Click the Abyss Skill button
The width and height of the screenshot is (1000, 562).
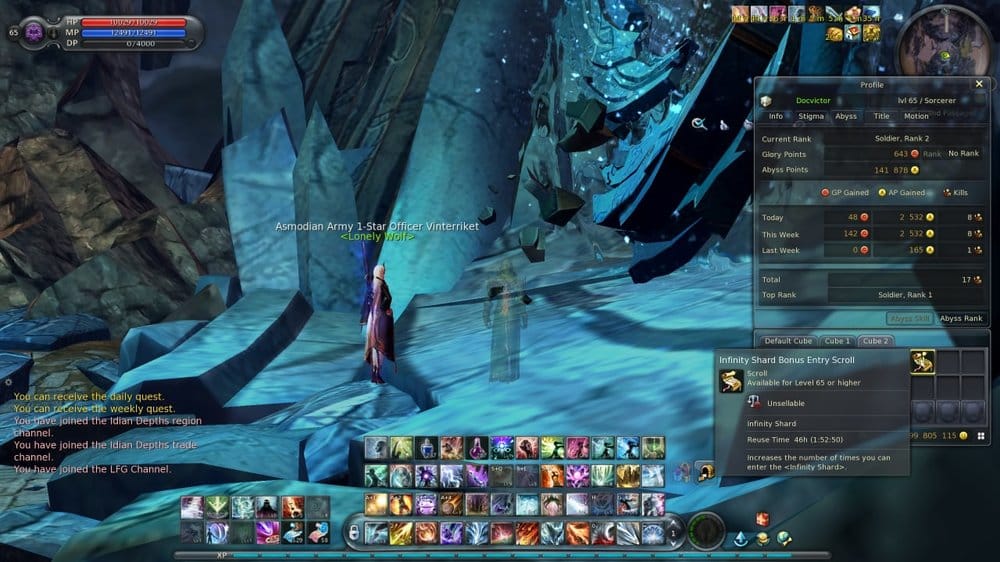pos(910,318)
